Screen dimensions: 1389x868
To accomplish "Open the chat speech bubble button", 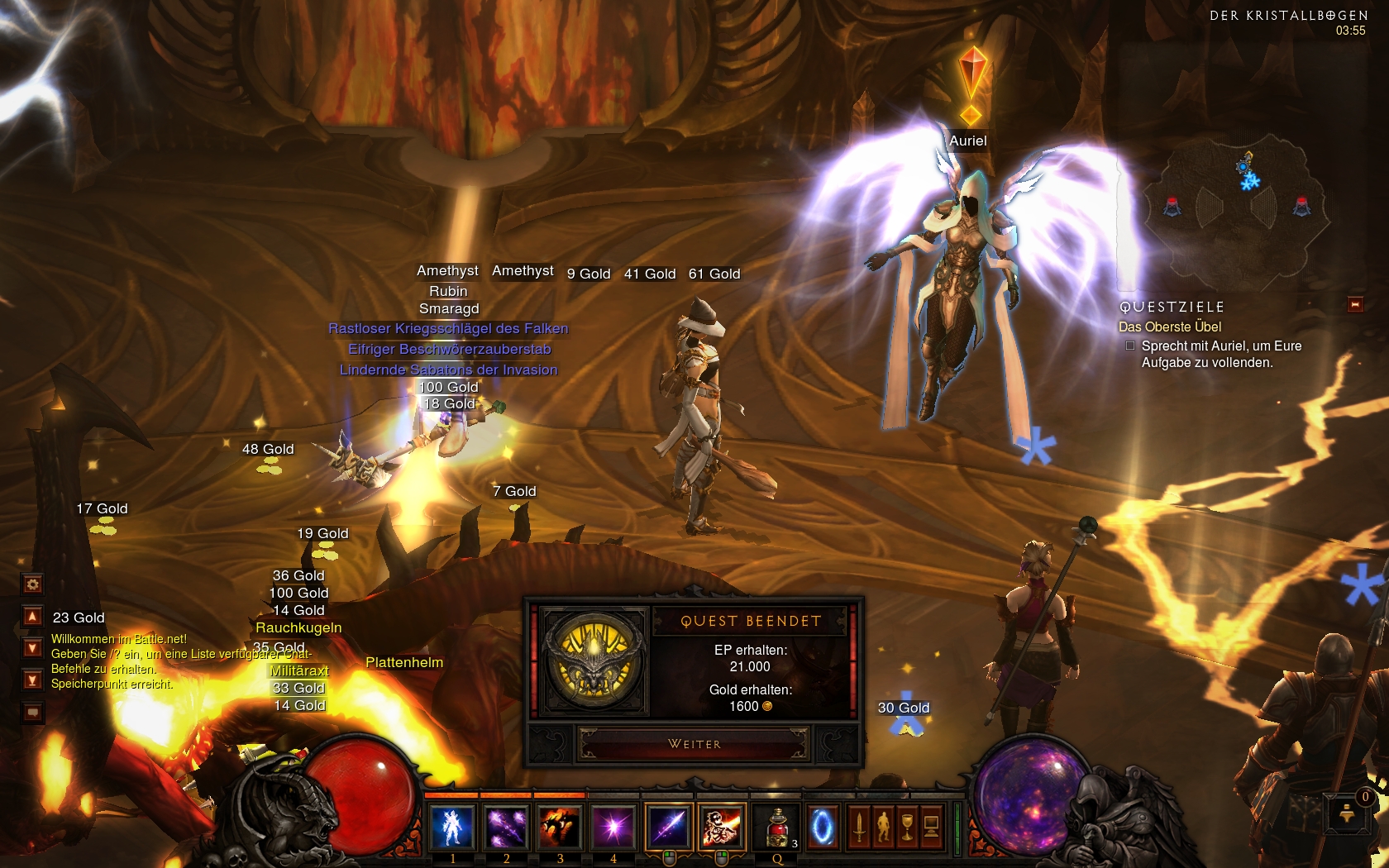I will click(32, 712).
